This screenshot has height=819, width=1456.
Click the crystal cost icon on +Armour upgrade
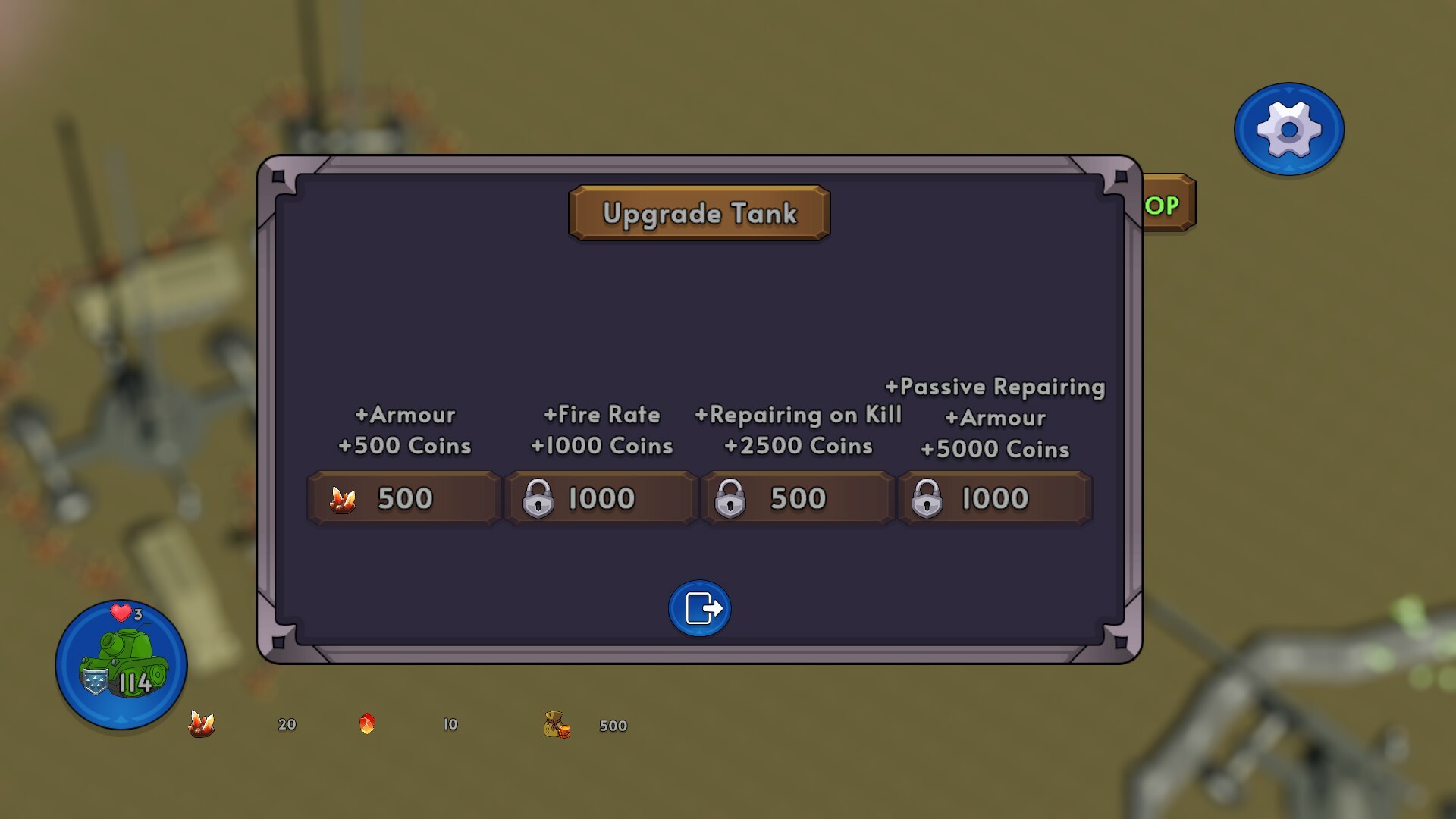point(343,498)
